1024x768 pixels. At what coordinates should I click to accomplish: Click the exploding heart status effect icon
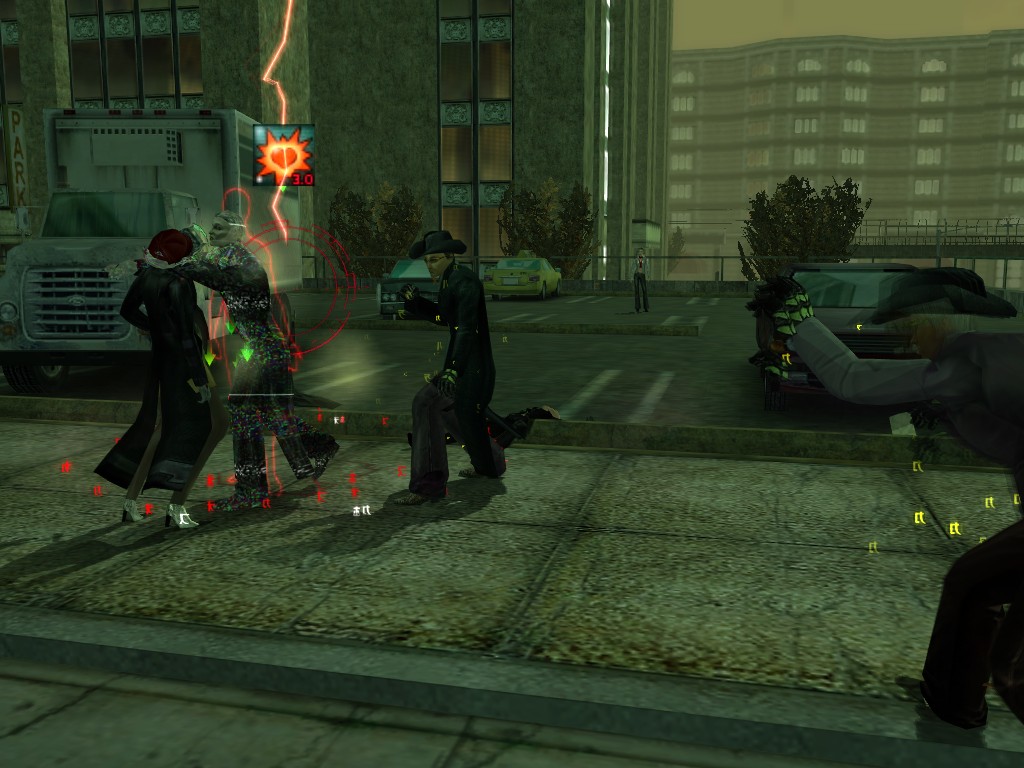(x=283, y=155)
